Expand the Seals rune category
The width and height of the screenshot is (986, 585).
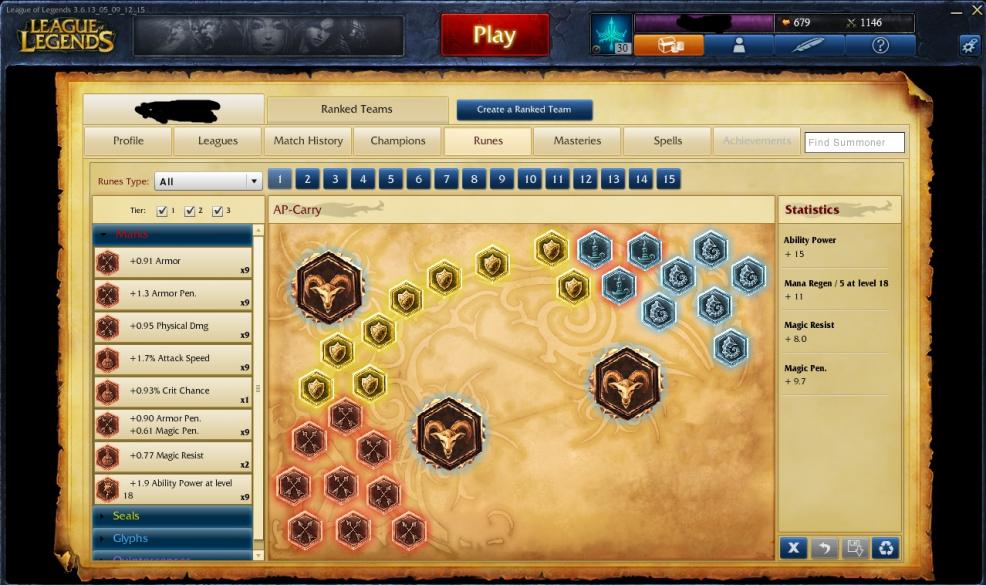coord(126,516)
